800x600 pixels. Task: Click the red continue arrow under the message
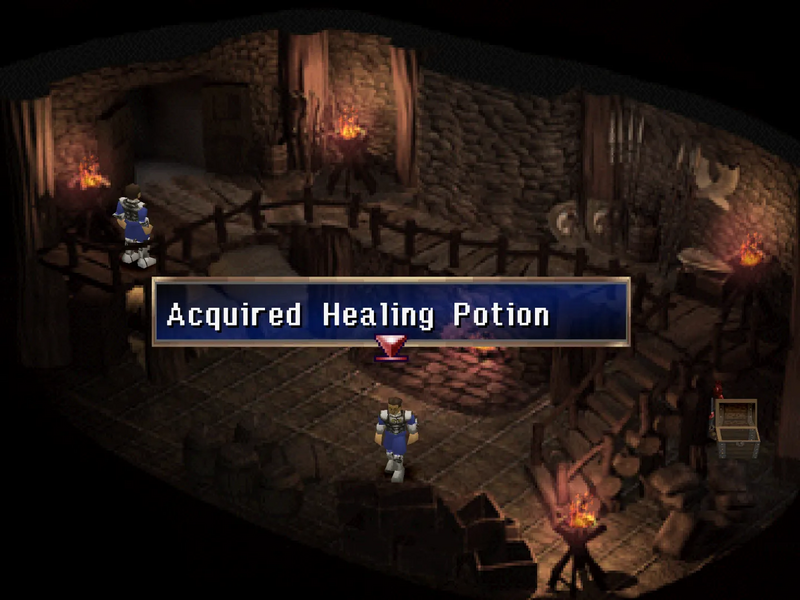[x=391, y=347]
